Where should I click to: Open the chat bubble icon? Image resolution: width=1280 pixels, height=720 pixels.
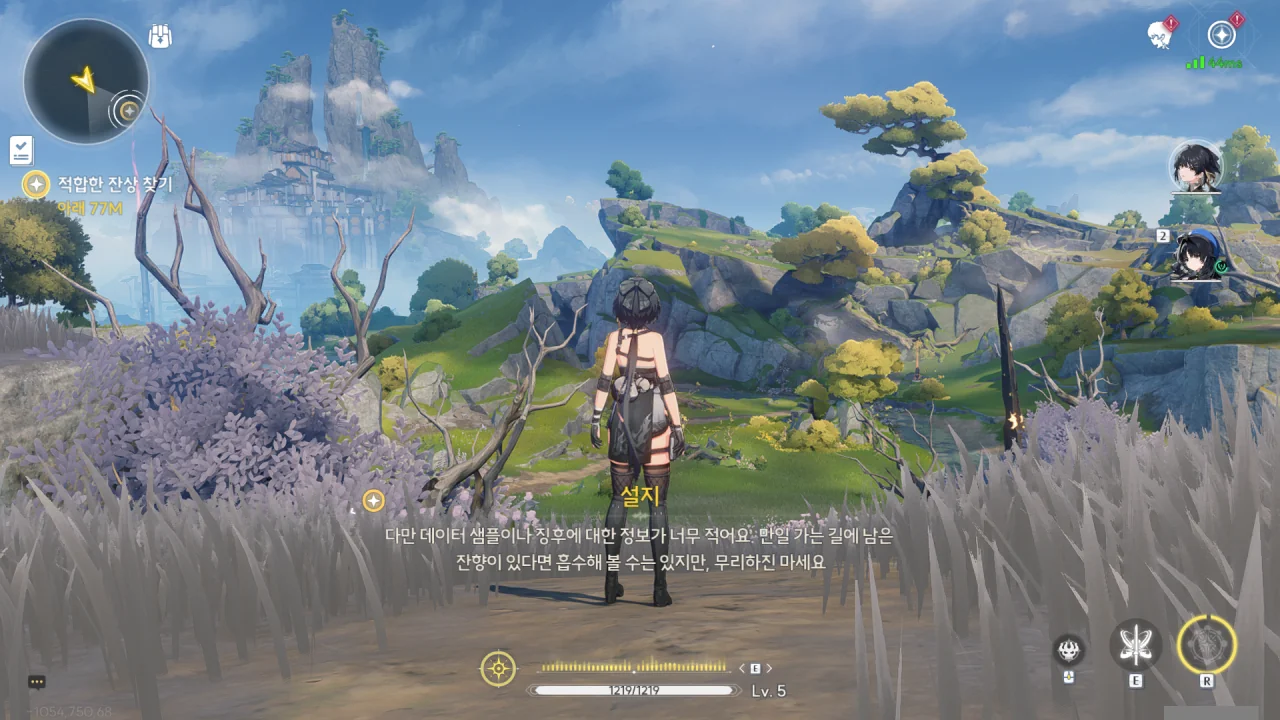(37, 682)
